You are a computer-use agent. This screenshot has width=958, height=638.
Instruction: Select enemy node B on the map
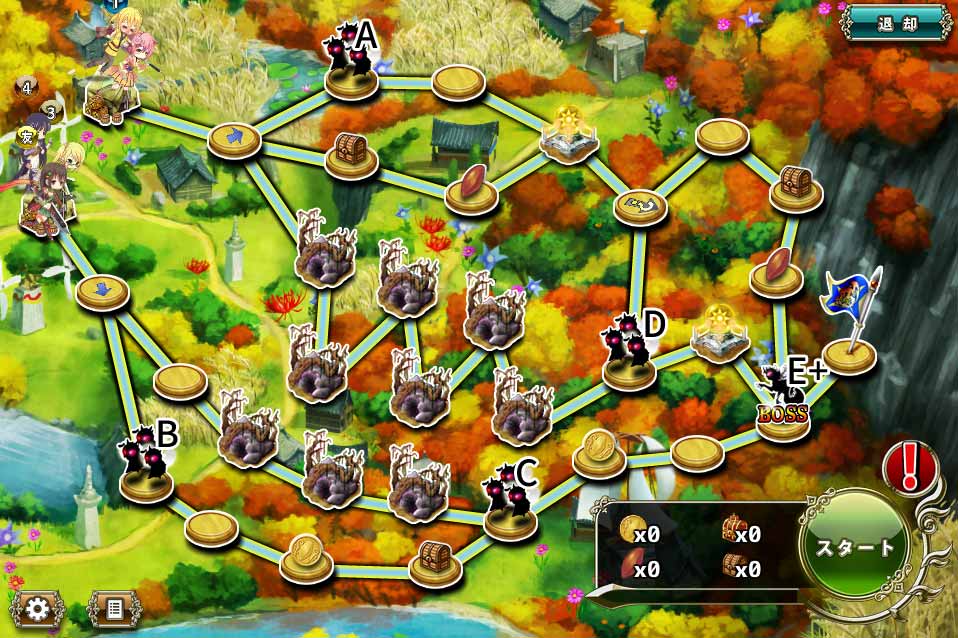click(146, 470)
